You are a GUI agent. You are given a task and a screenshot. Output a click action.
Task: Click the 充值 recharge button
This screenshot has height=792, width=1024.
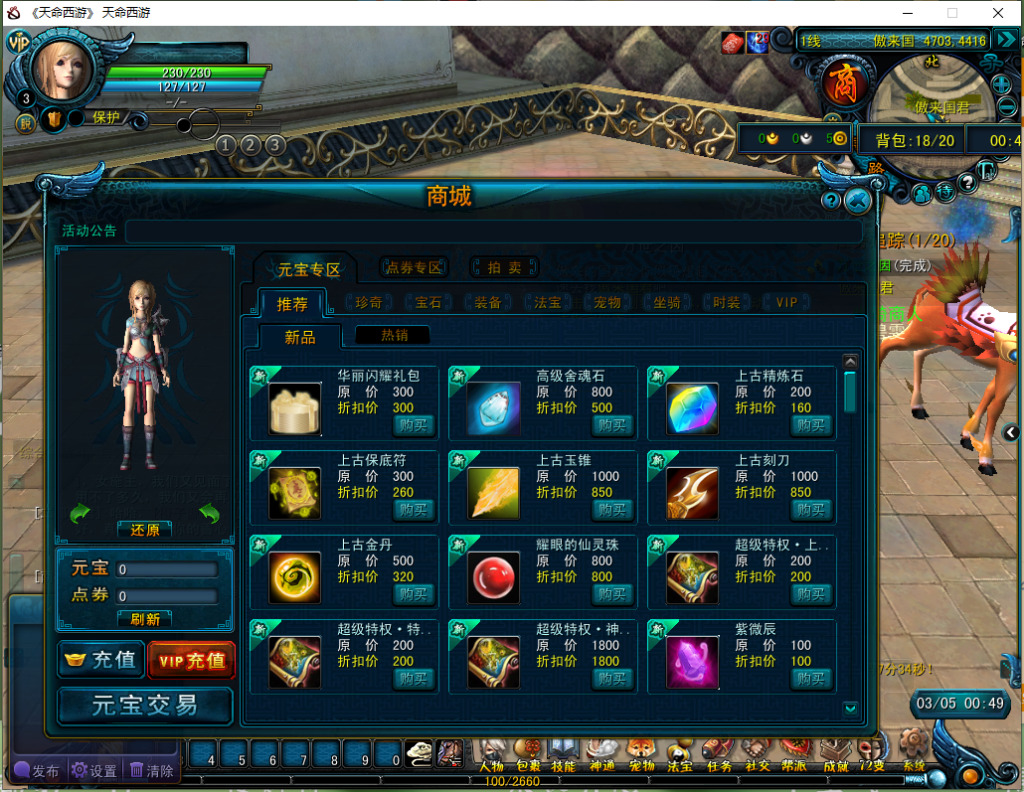[101, 660]
